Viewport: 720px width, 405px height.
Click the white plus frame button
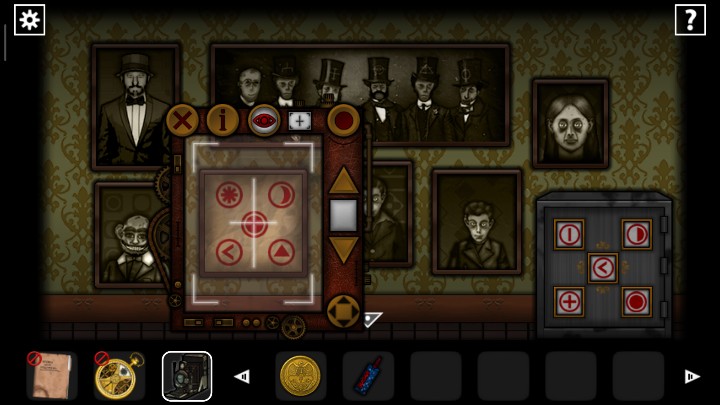[x=299, y=121]
